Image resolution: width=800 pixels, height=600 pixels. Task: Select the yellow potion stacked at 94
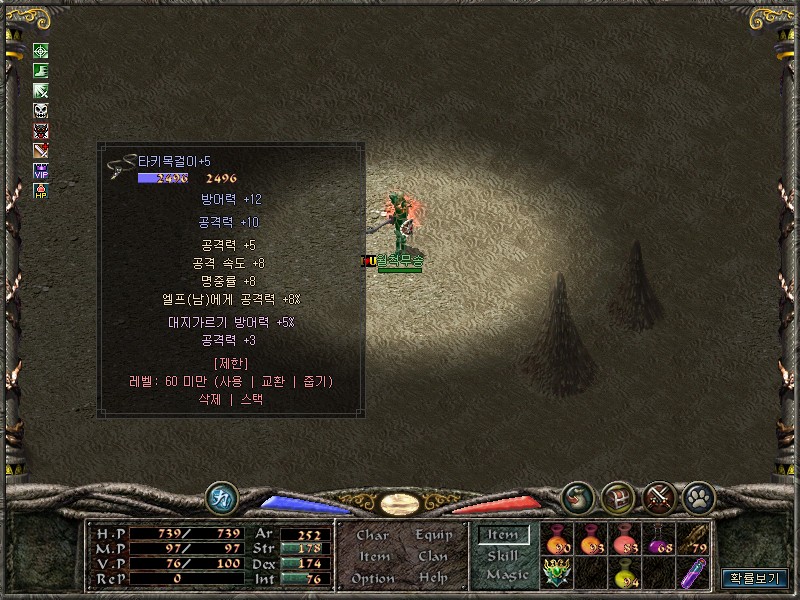[624, 573]
